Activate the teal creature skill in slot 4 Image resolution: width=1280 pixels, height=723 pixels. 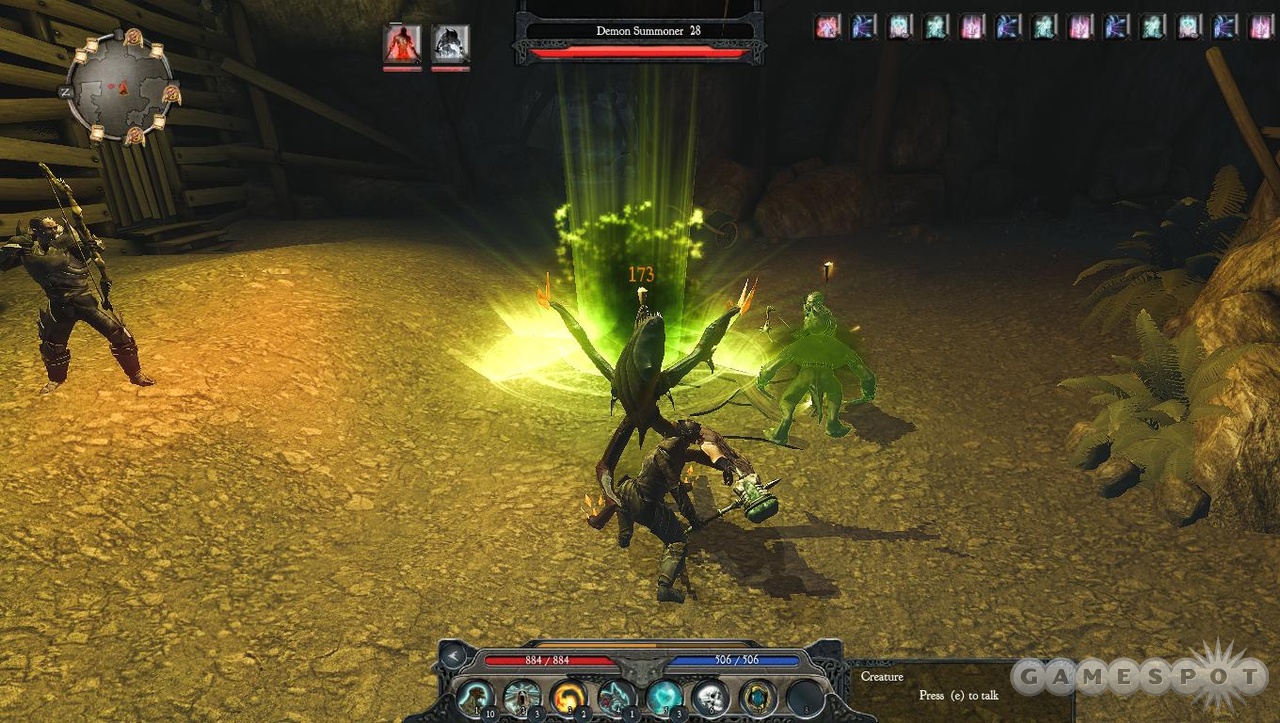[616, 696]
